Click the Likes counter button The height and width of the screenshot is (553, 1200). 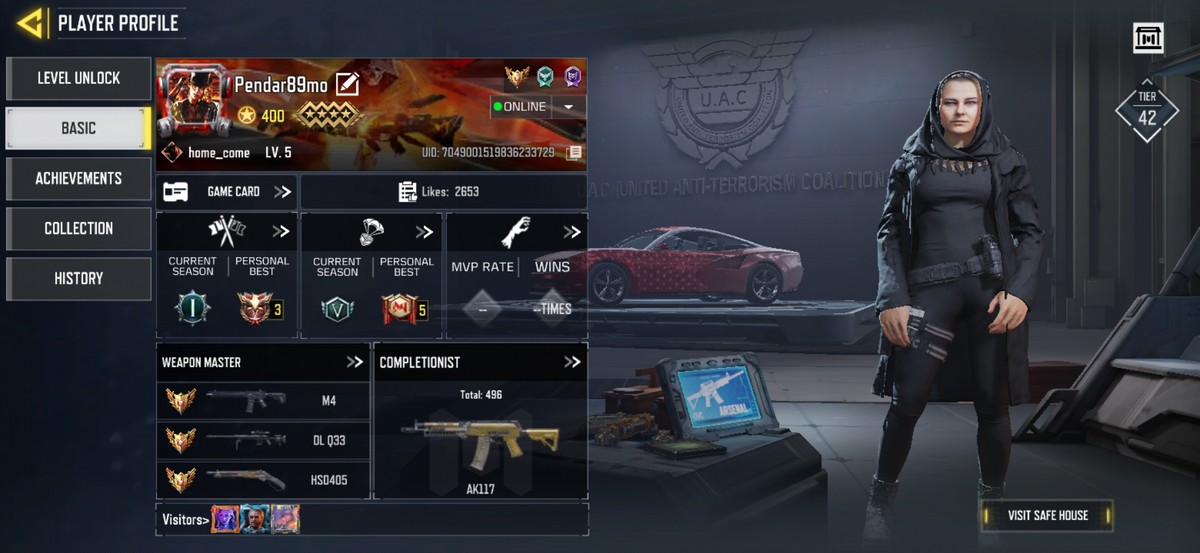tap(443, 191)
